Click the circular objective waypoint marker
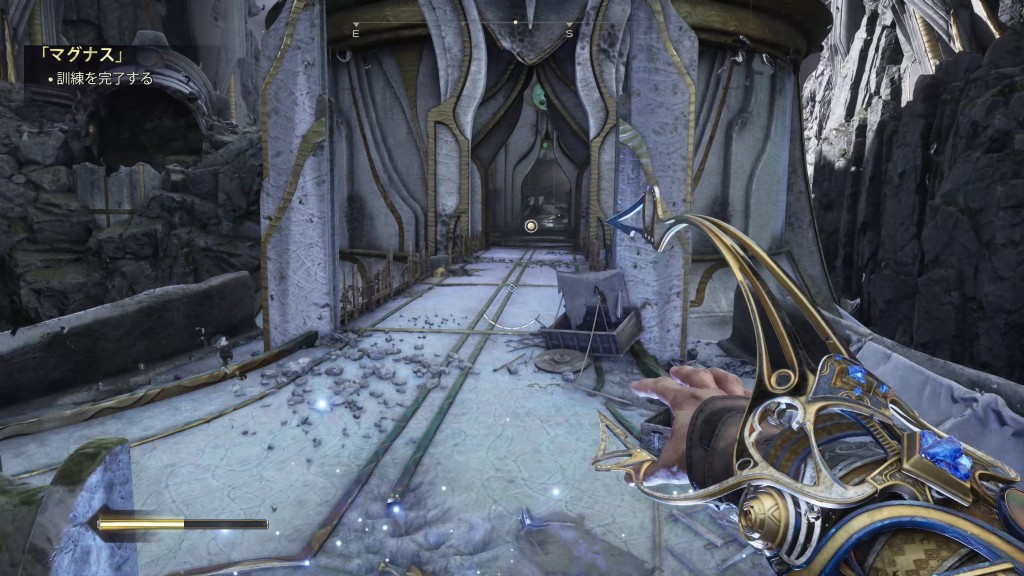 532,226
